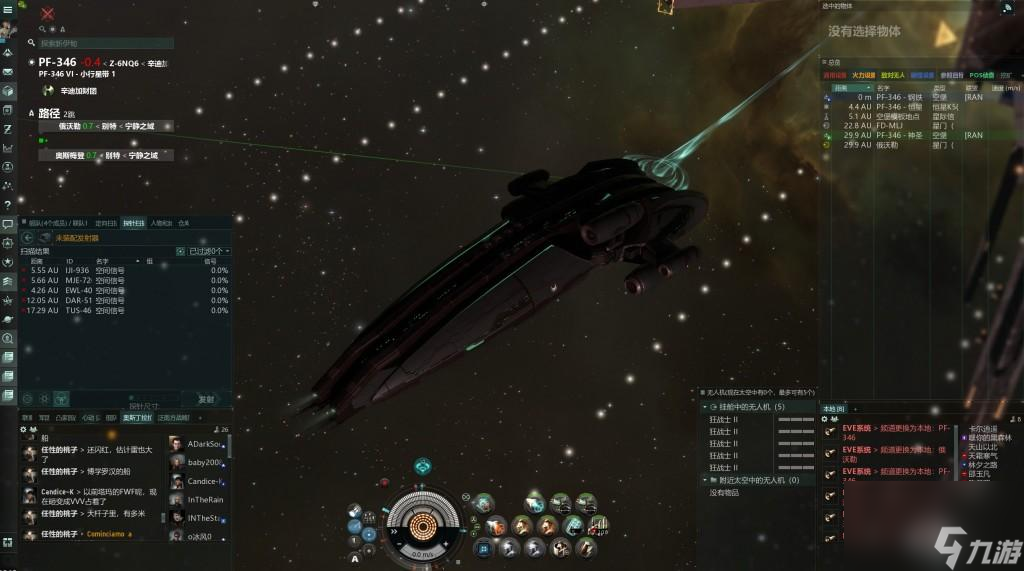Switch to the POS overview tab
Viewport: 1024px width, 571px height.
pyautogui.click(x=982, y=75)
